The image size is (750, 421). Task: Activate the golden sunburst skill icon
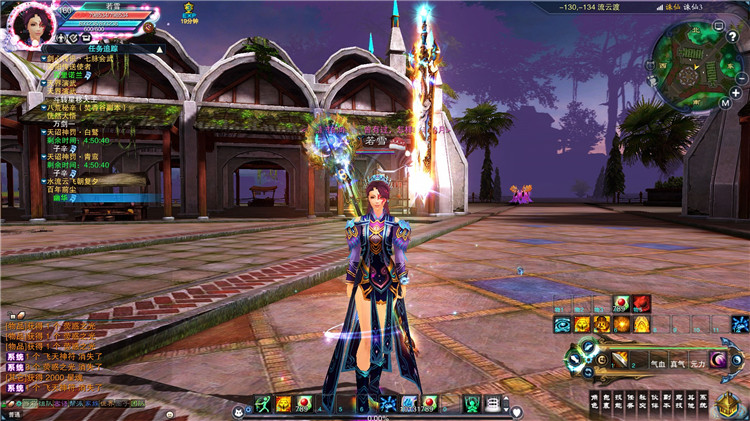click(622, 324)
